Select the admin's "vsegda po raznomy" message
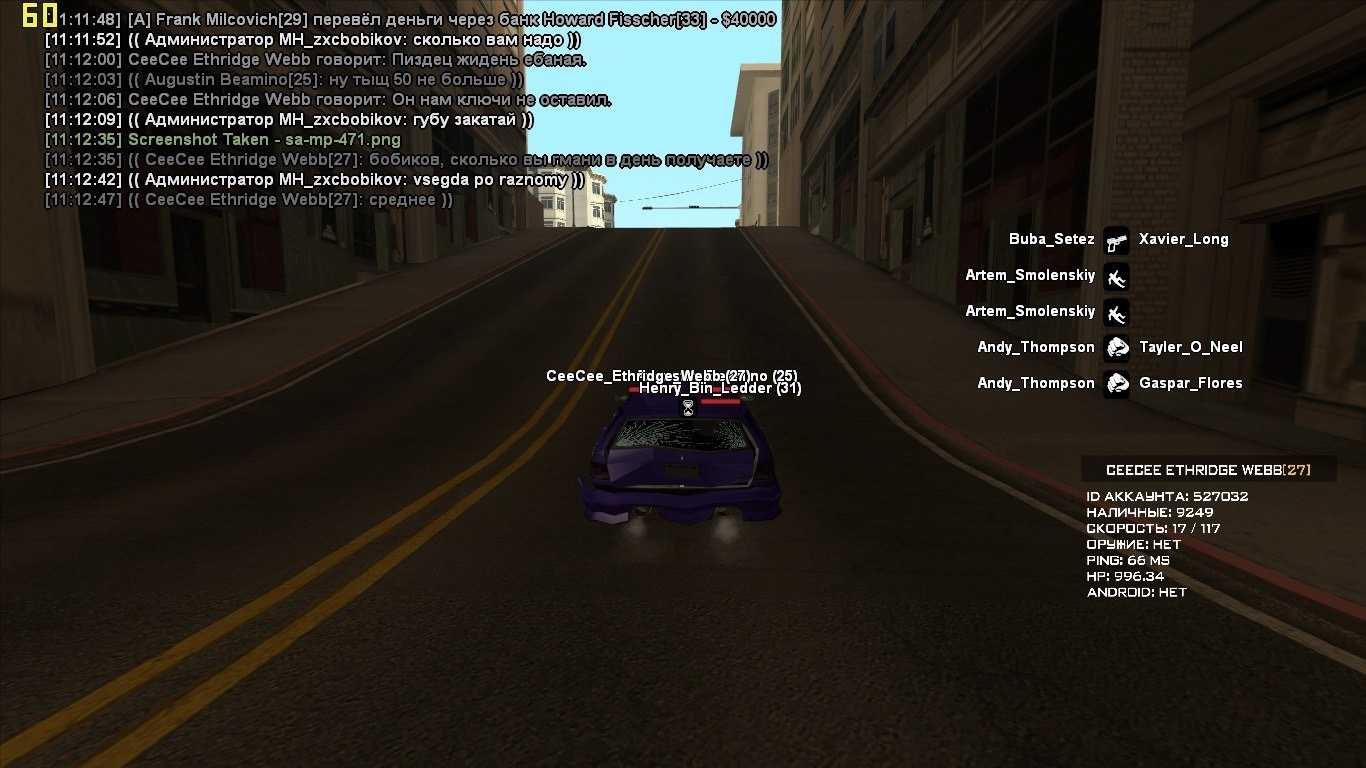 click(314, 180)
